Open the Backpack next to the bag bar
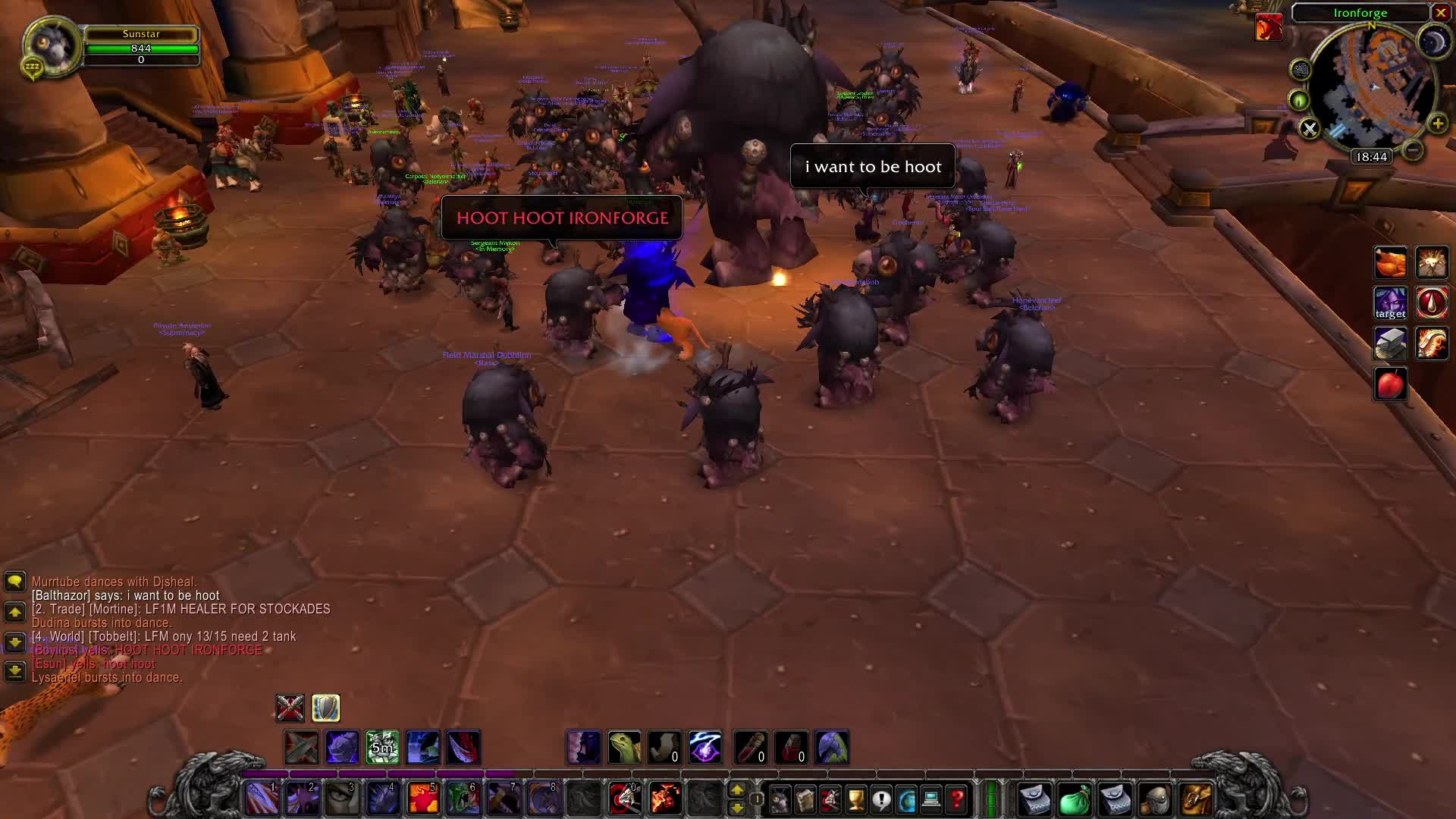 1197,799
